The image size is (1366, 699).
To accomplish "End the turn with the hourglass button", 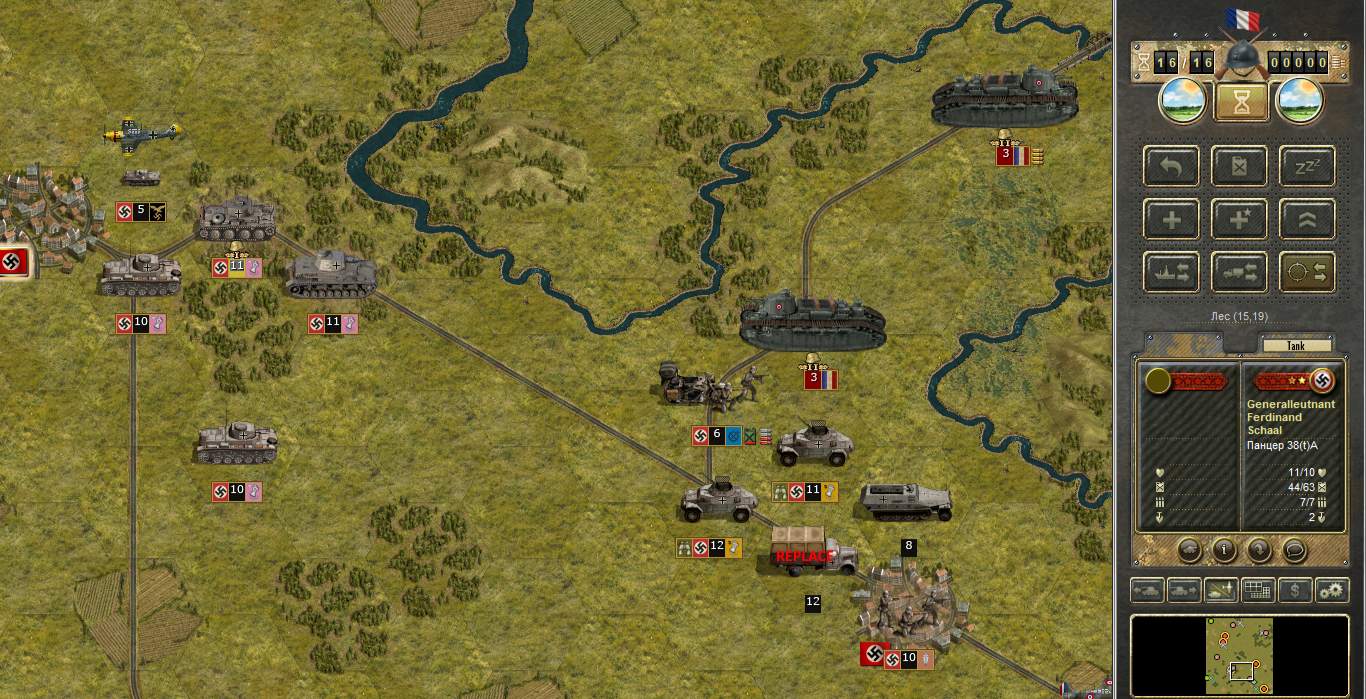I will pyautogui.click(x=1241, y=101).
